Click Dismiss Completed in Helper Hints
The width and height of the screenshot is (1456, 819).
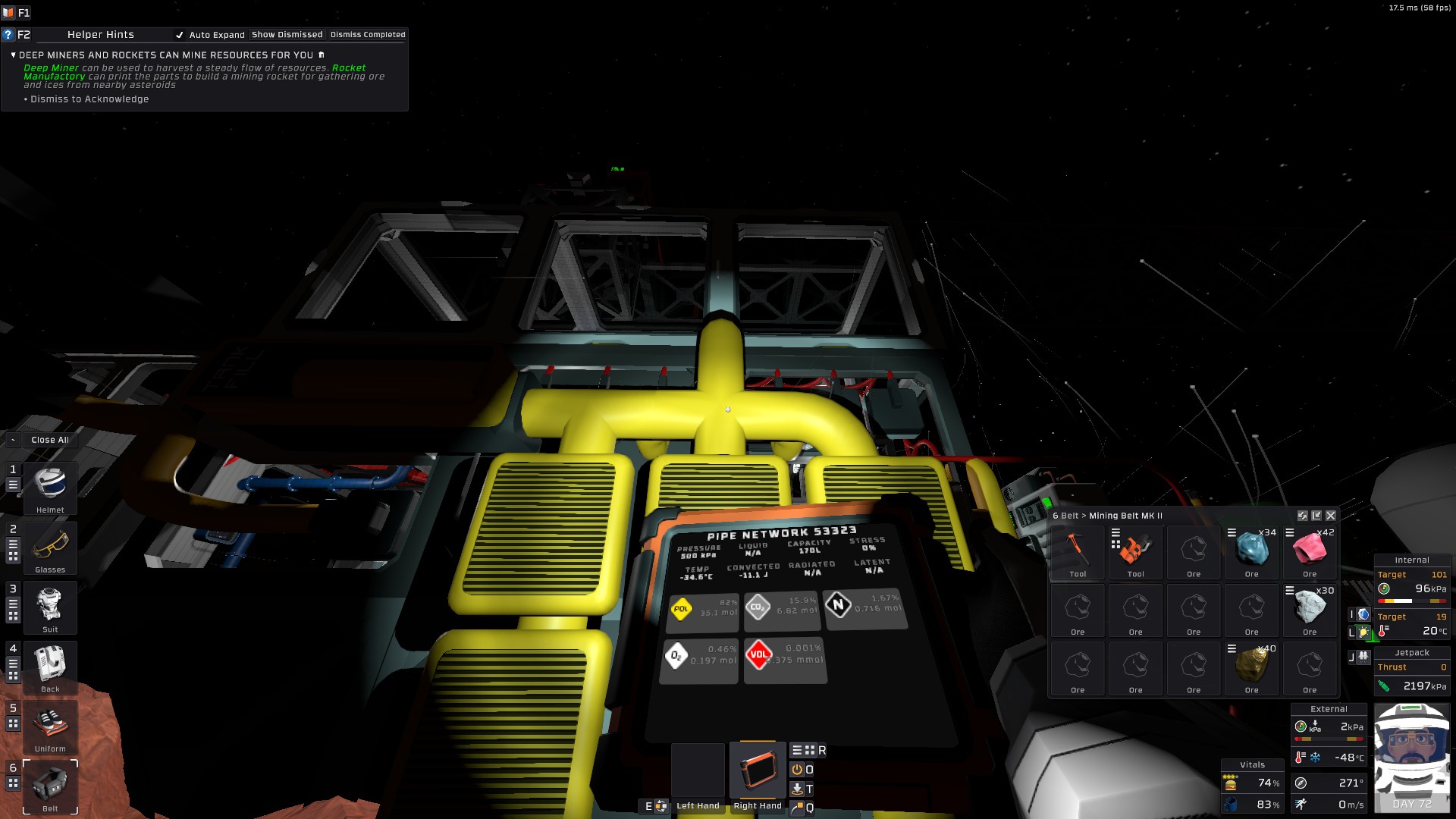point(368,35)
